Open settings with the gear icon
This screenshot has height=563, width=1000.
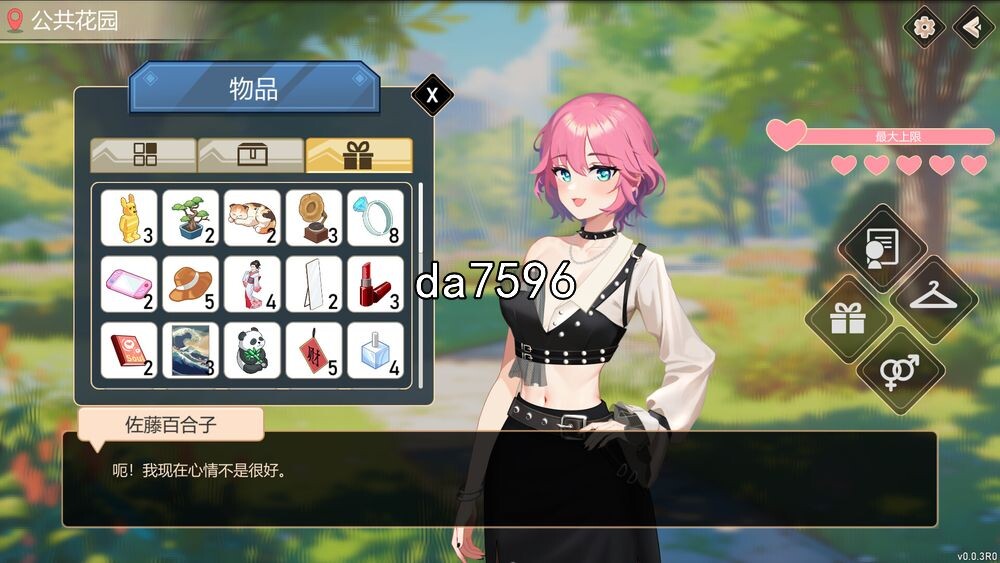[x=924, y=27]
